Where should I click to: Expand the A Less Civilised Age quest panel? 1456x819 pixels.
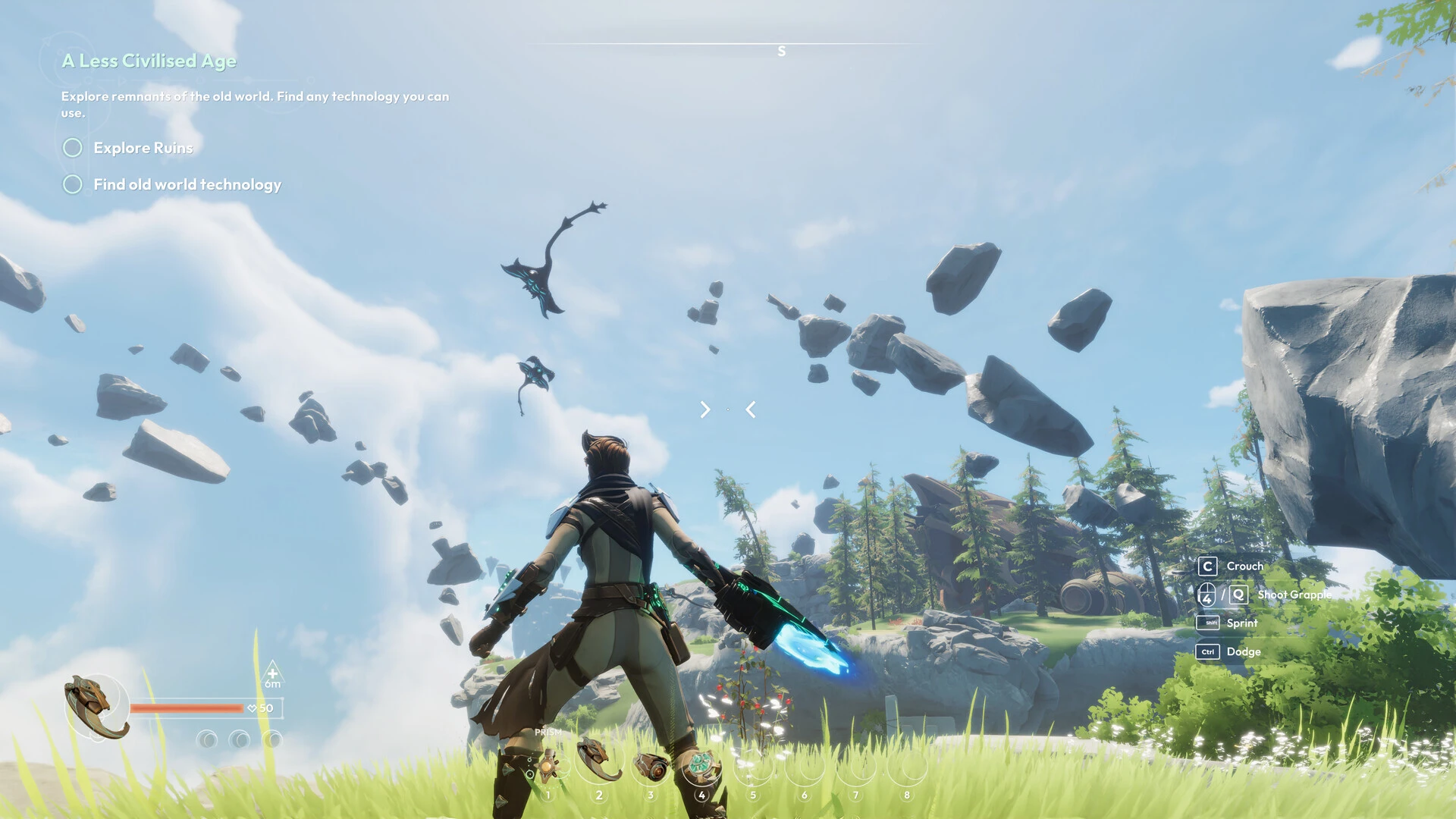click(149, 61)
